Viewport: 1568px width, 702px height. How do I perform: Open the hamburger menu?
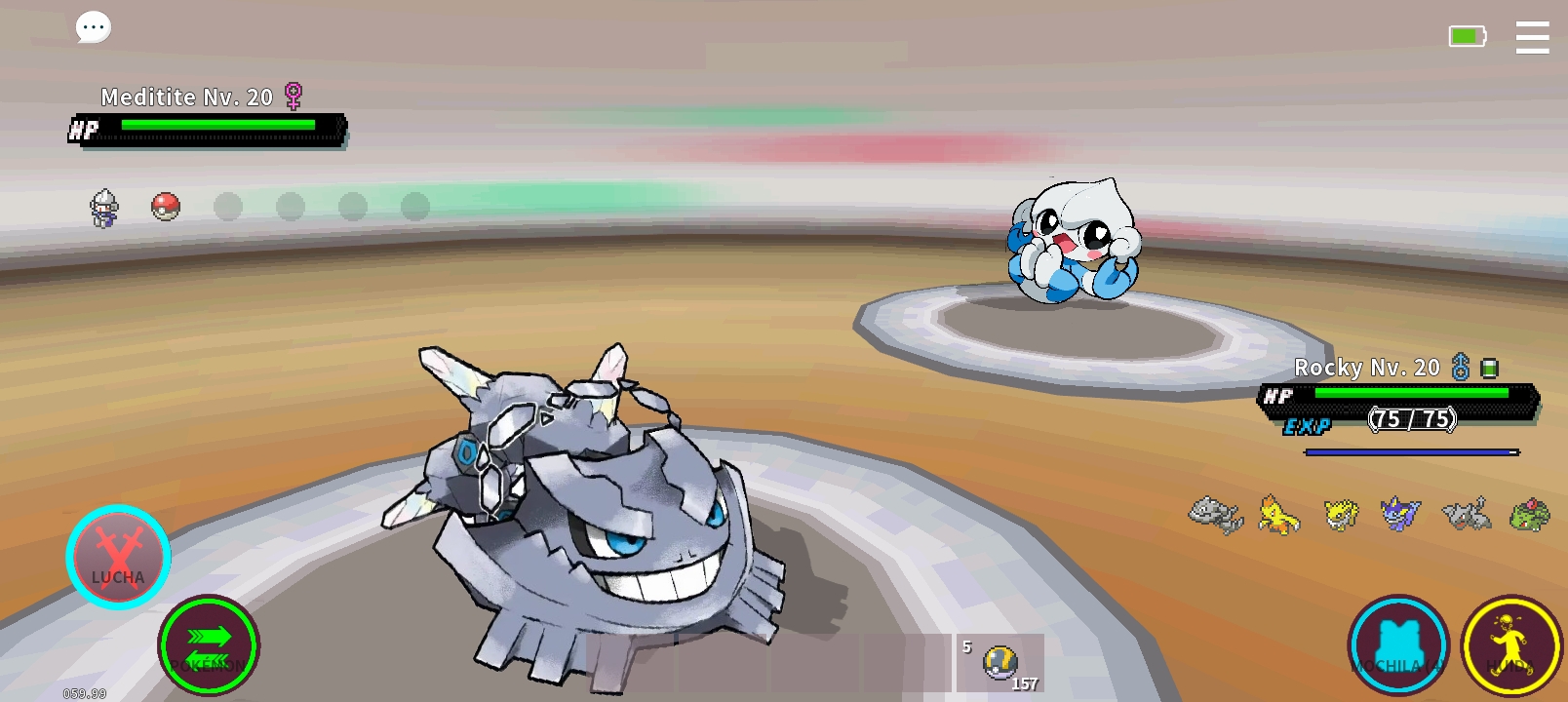pos(1532,38)
